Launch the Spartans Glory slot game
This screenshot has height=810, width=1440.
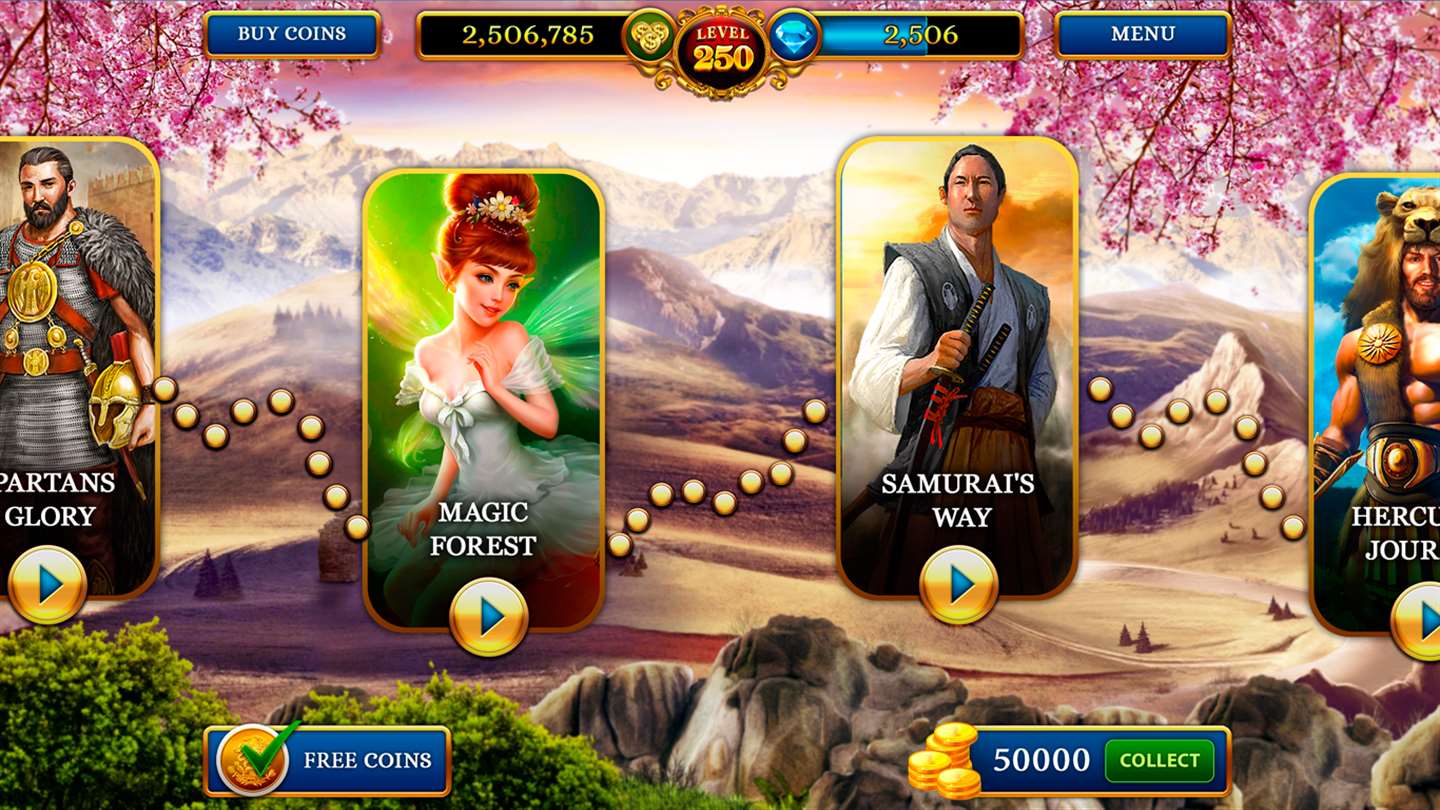click(x=47, y=585)
